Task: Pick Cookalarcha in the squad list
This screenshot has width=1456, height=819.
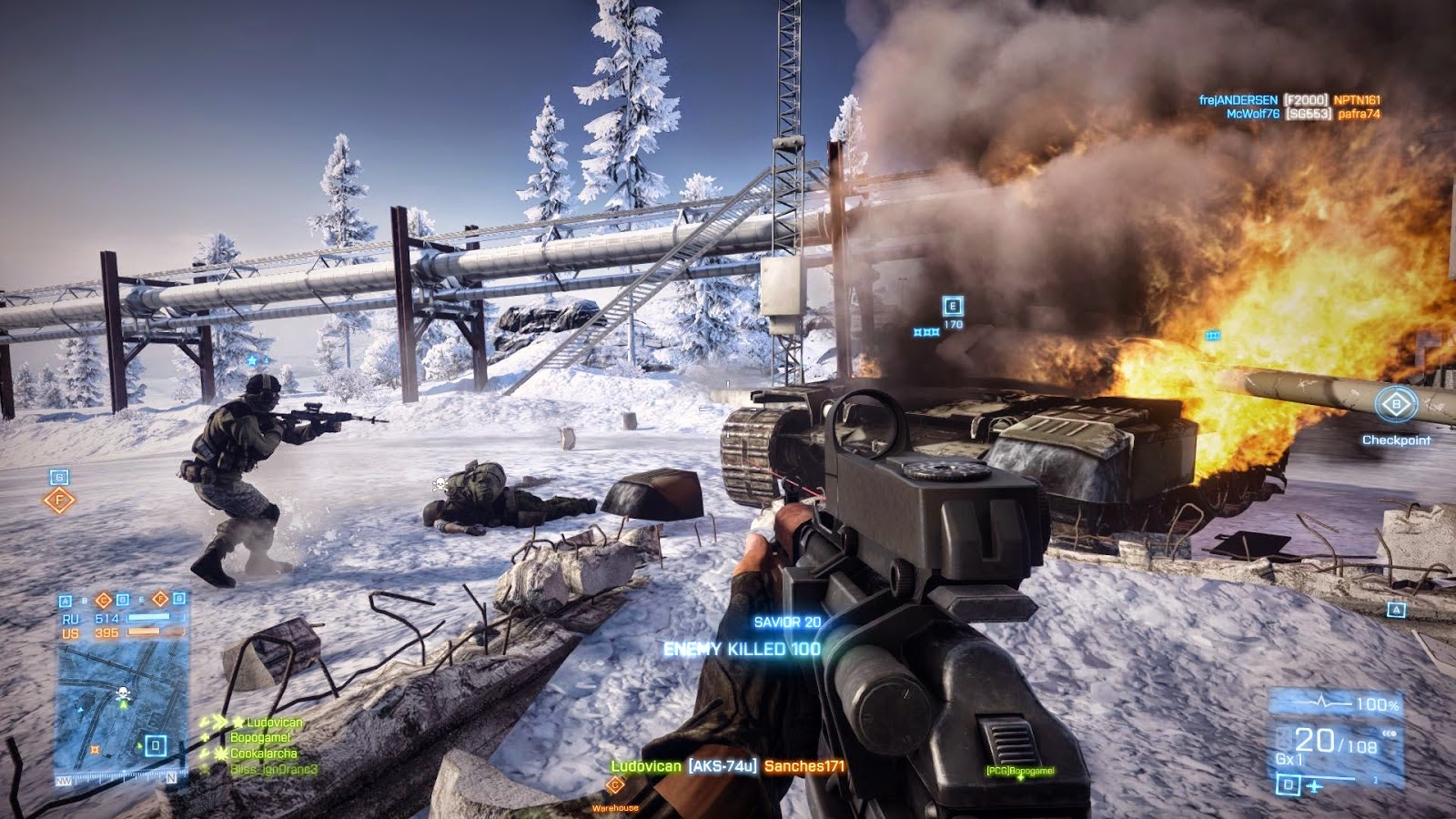Action: pyautogui.click(x=263, y=753)
